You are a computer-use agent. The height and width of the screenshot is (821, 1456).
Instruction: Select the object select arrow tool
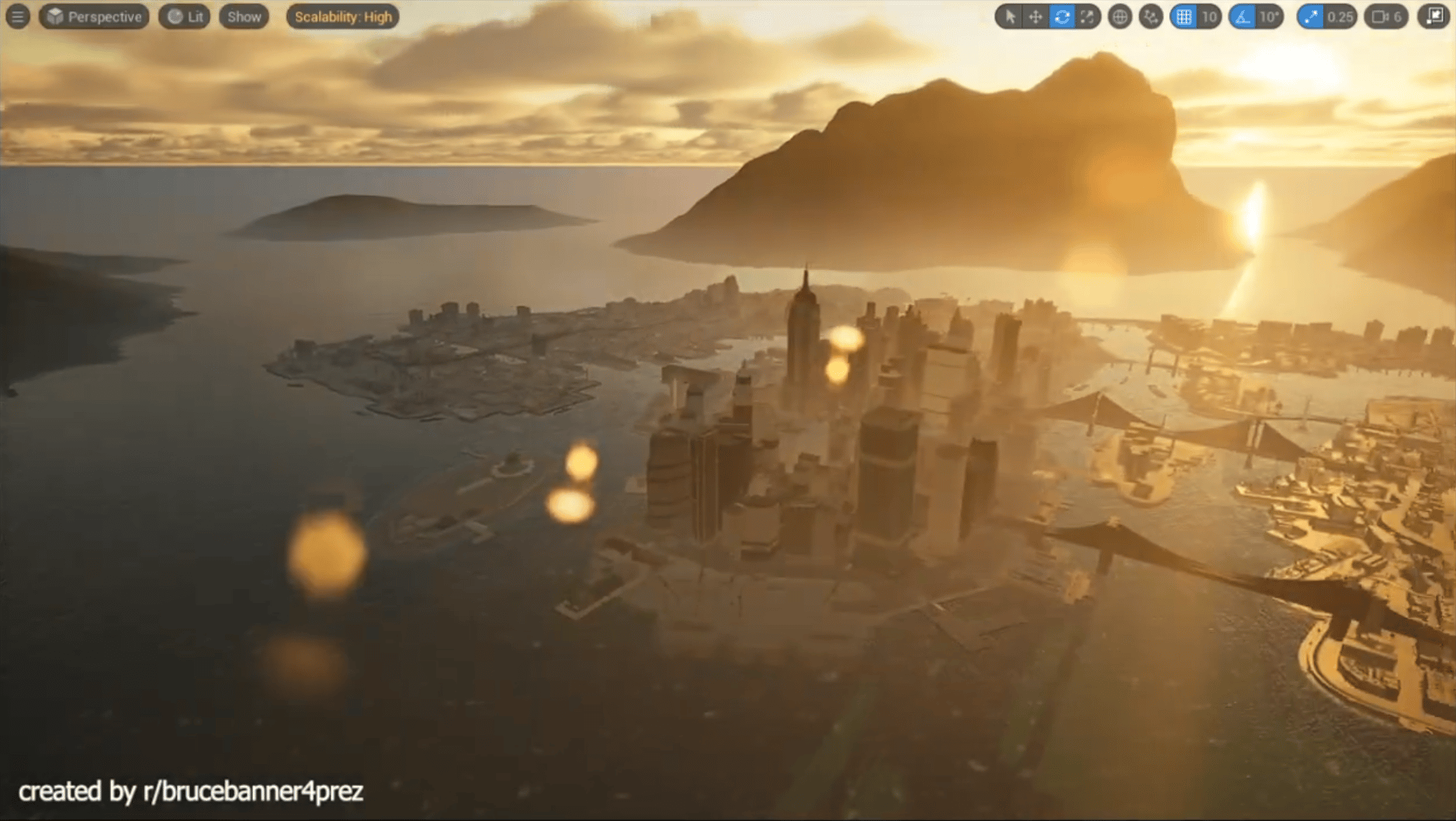pos(1011,16)
